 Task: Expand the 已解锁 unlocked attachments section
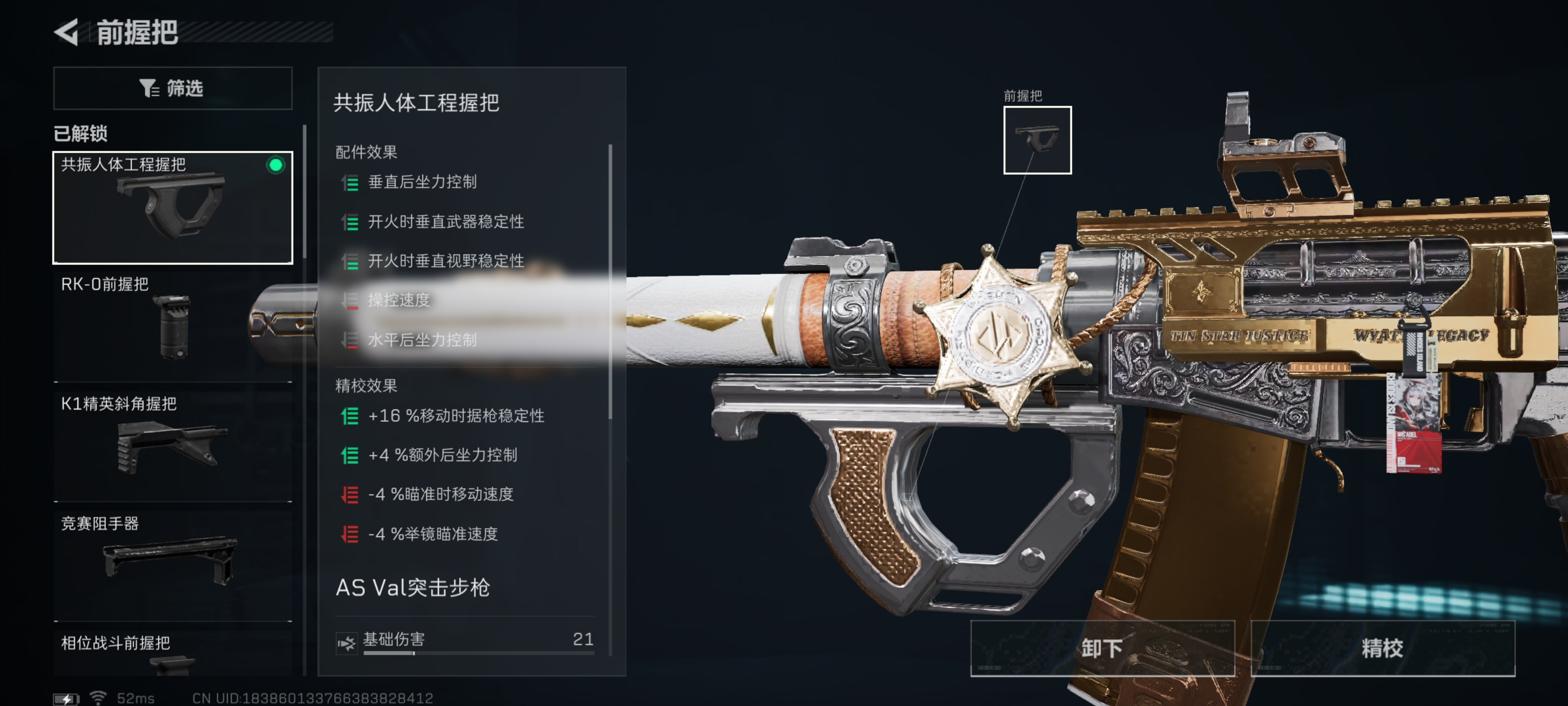tap(80, 134)
